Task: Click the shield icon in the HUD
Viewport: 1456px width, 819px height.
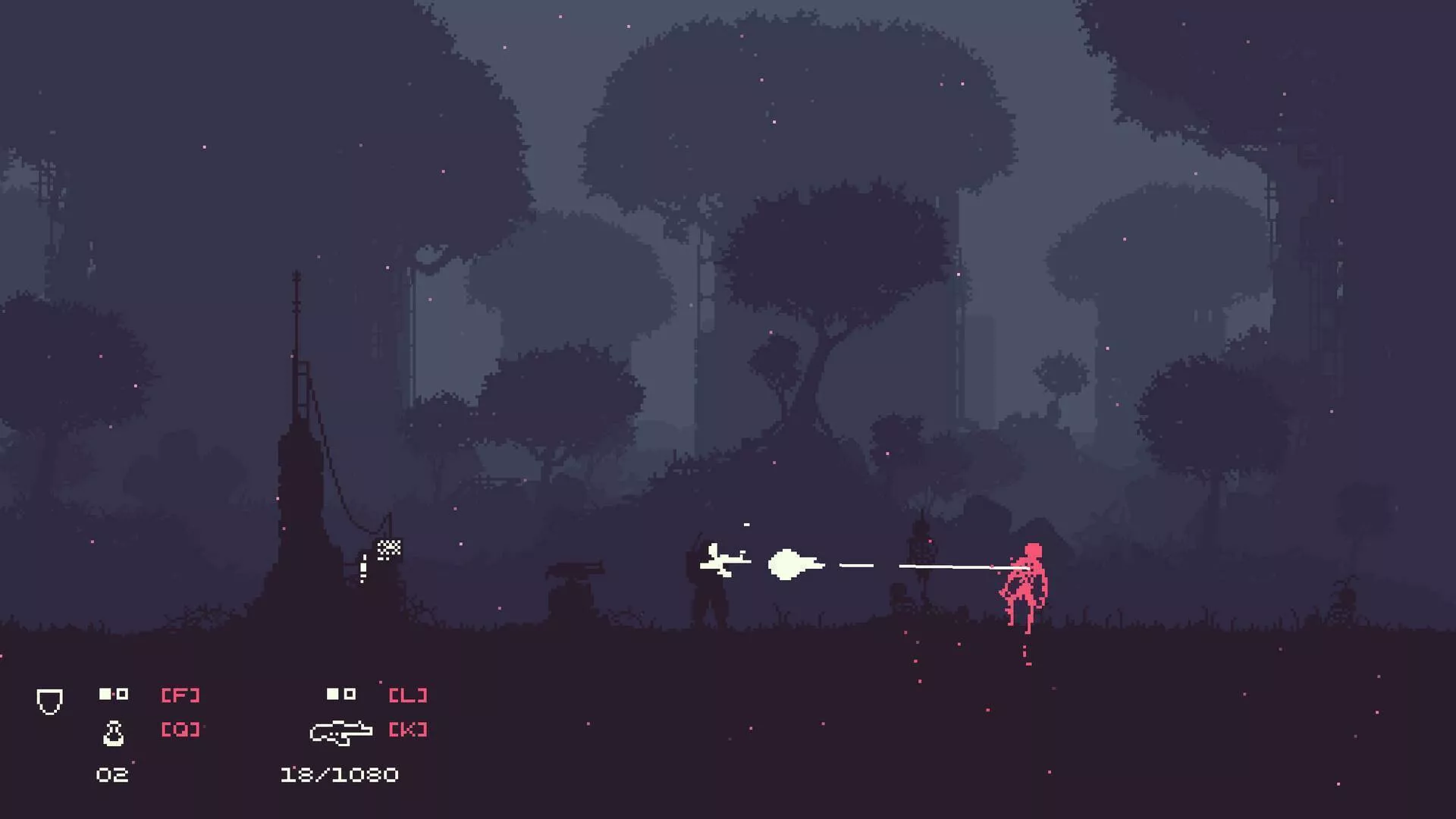Action: point(49,701)
